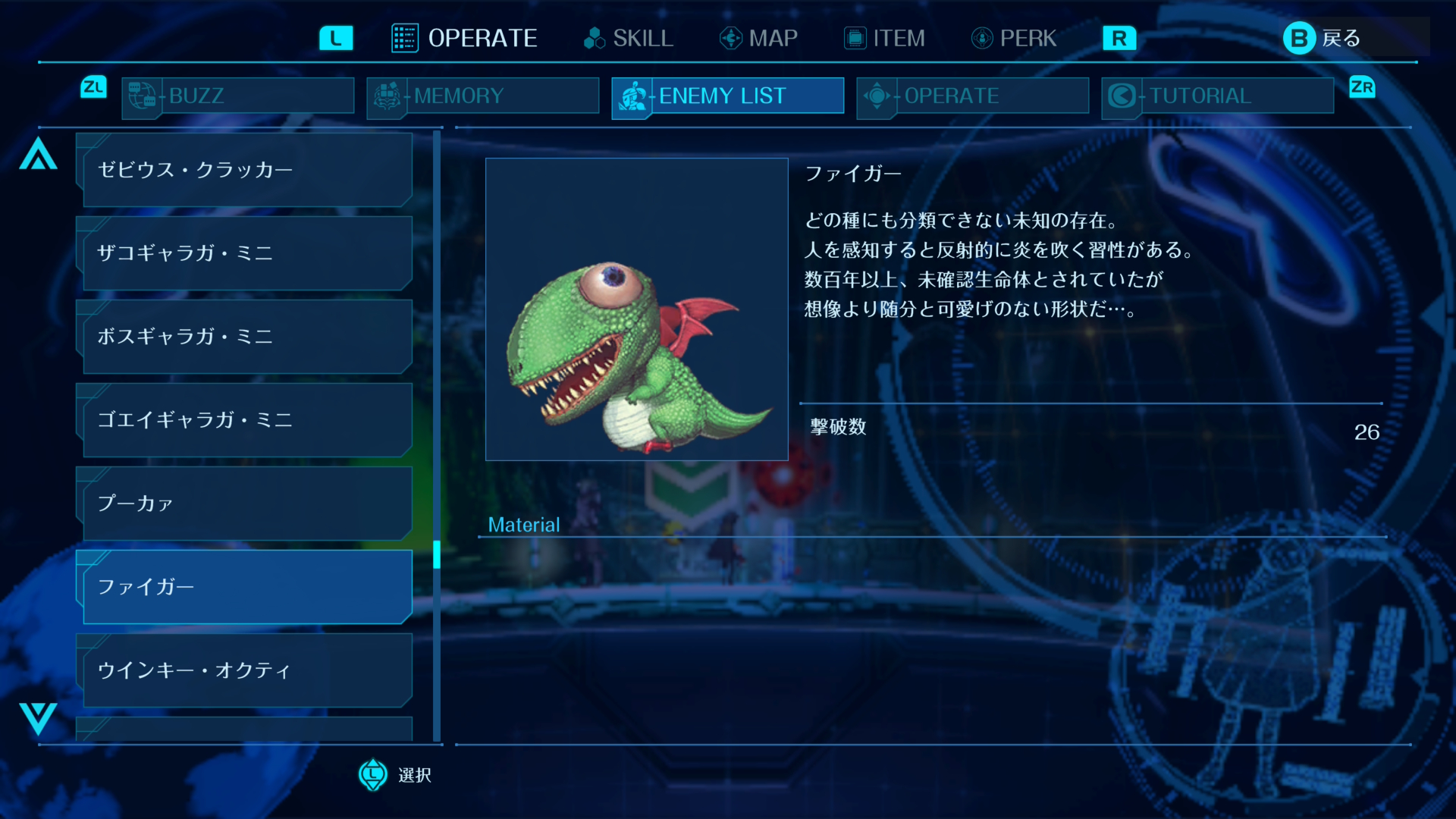Image resolution: width=1456 pixels, height=819 pixels.
Task: Pick the ゴエイギャラガ・ミニ list entry
Action: tap(244, 420)
